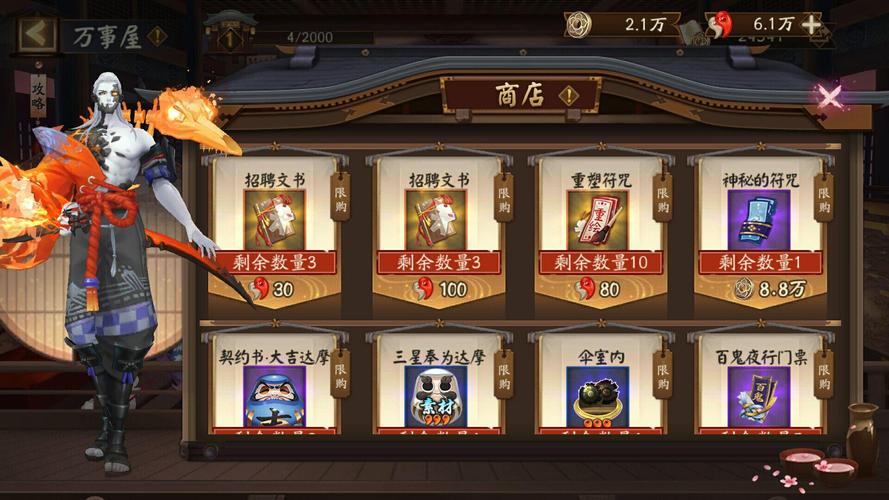Select the 伞室内 item card

(597, 390)
